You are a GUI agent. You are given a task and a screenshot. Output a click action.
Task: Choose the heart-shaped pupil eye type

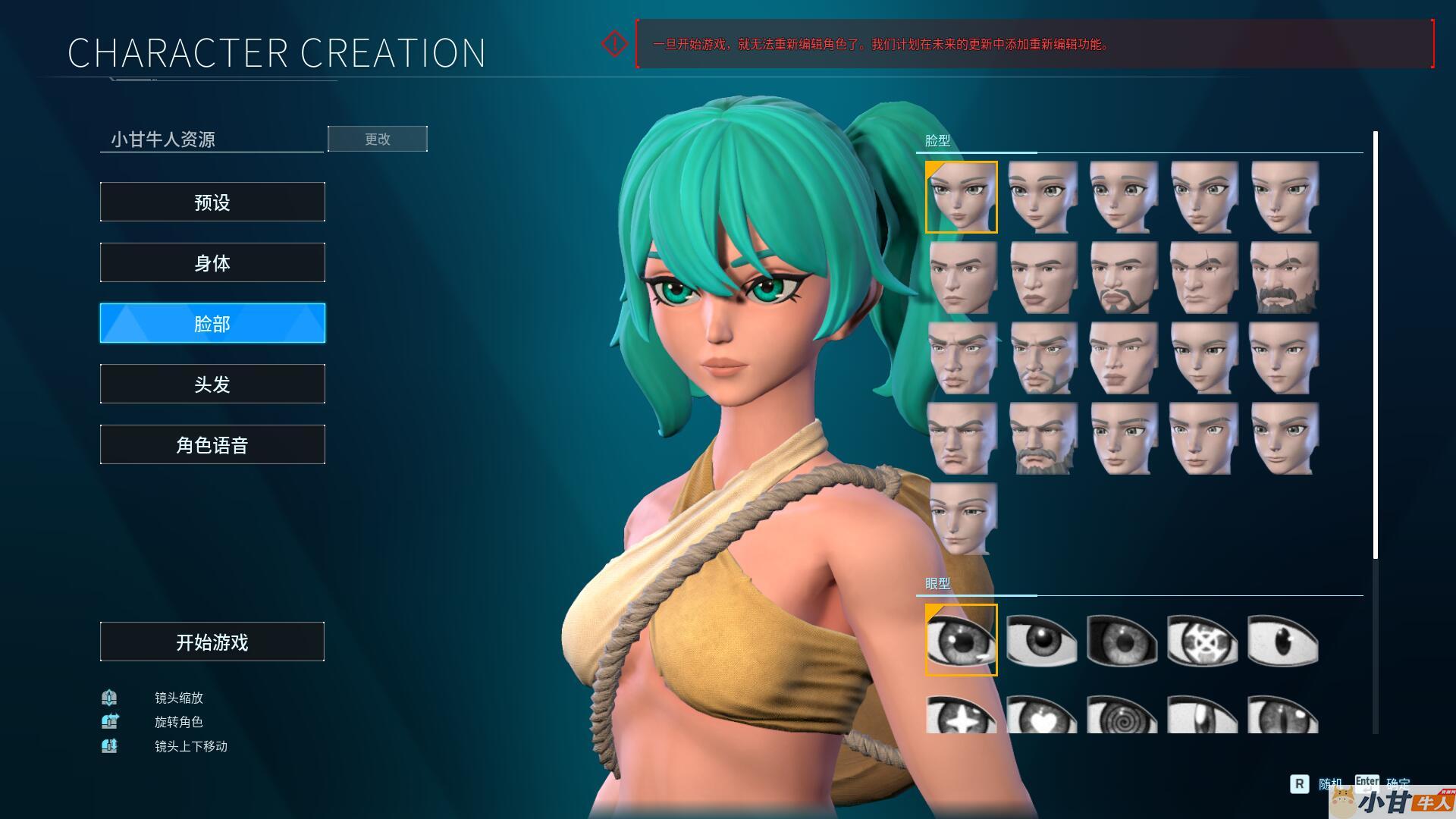tap(1041, 714)
